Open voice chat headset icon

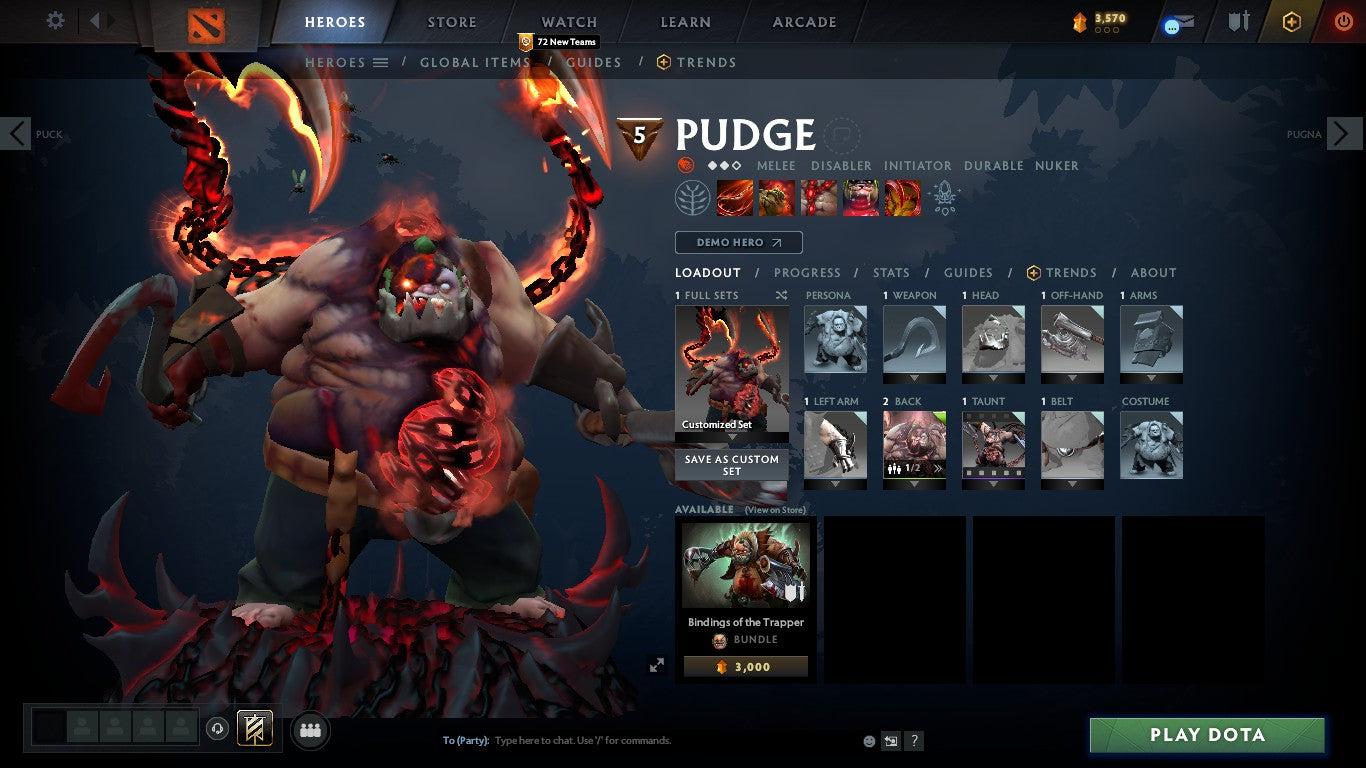(218, 729)
